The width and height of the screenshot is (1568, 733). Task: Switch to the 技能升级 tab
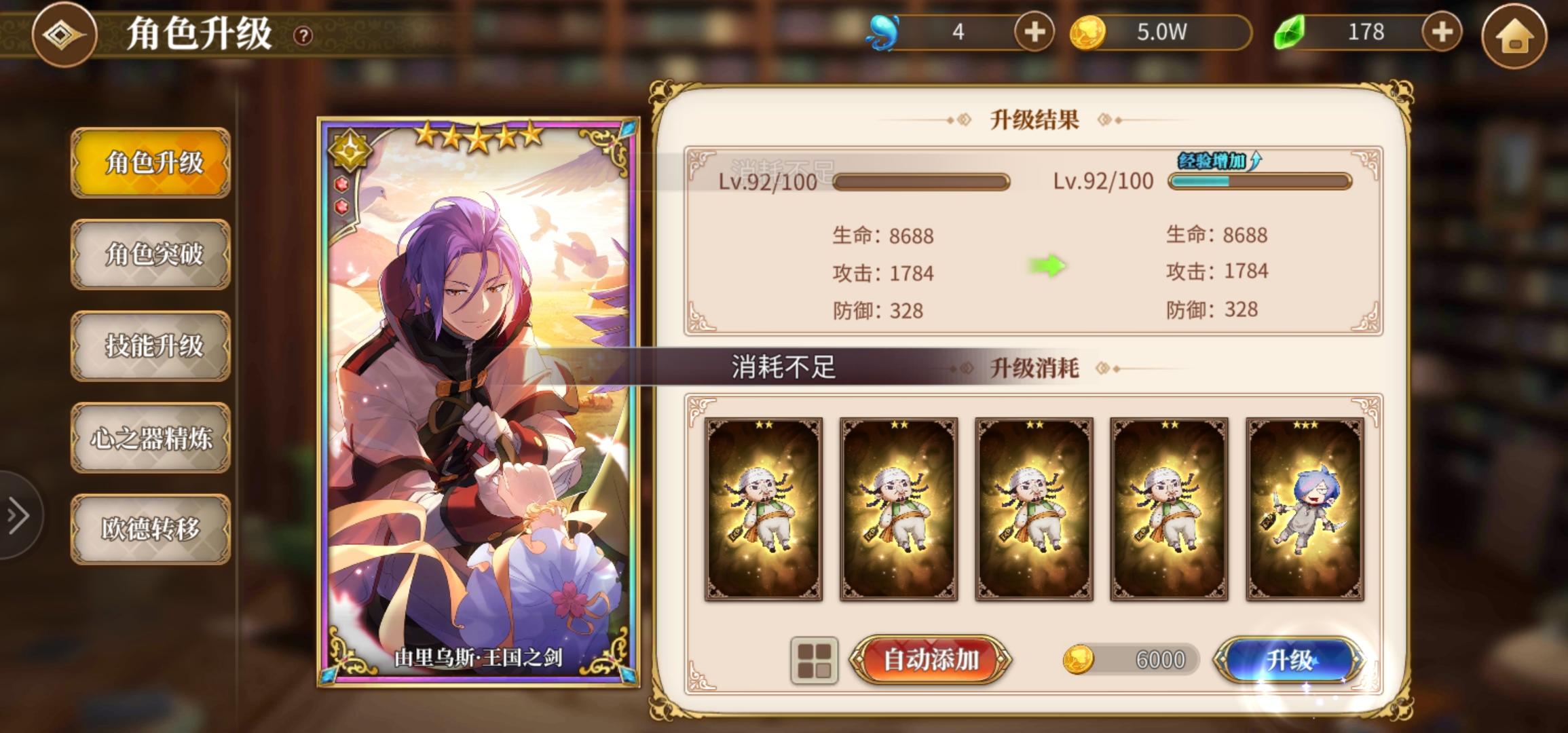coord(151,346)
